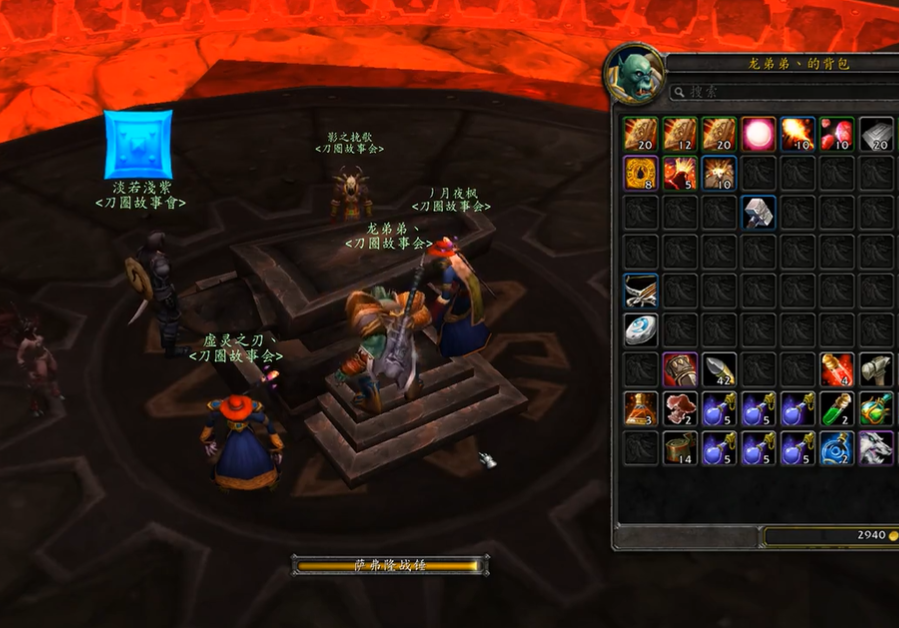Select the crossbow item slot
Viewport: 899px width, 628px height.
[641, 290]
